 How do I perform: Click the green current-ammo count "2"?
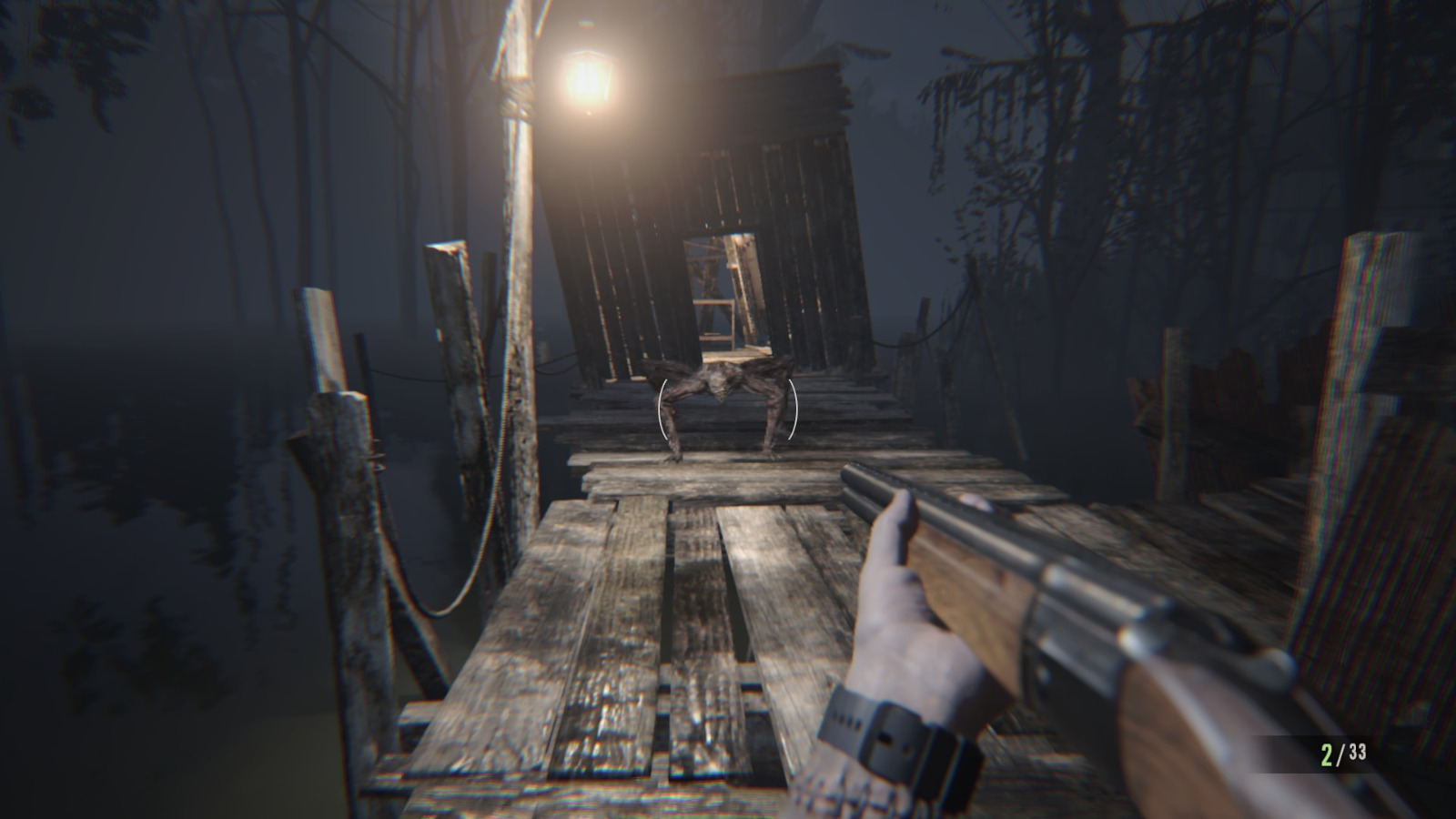pos(1330,752)
